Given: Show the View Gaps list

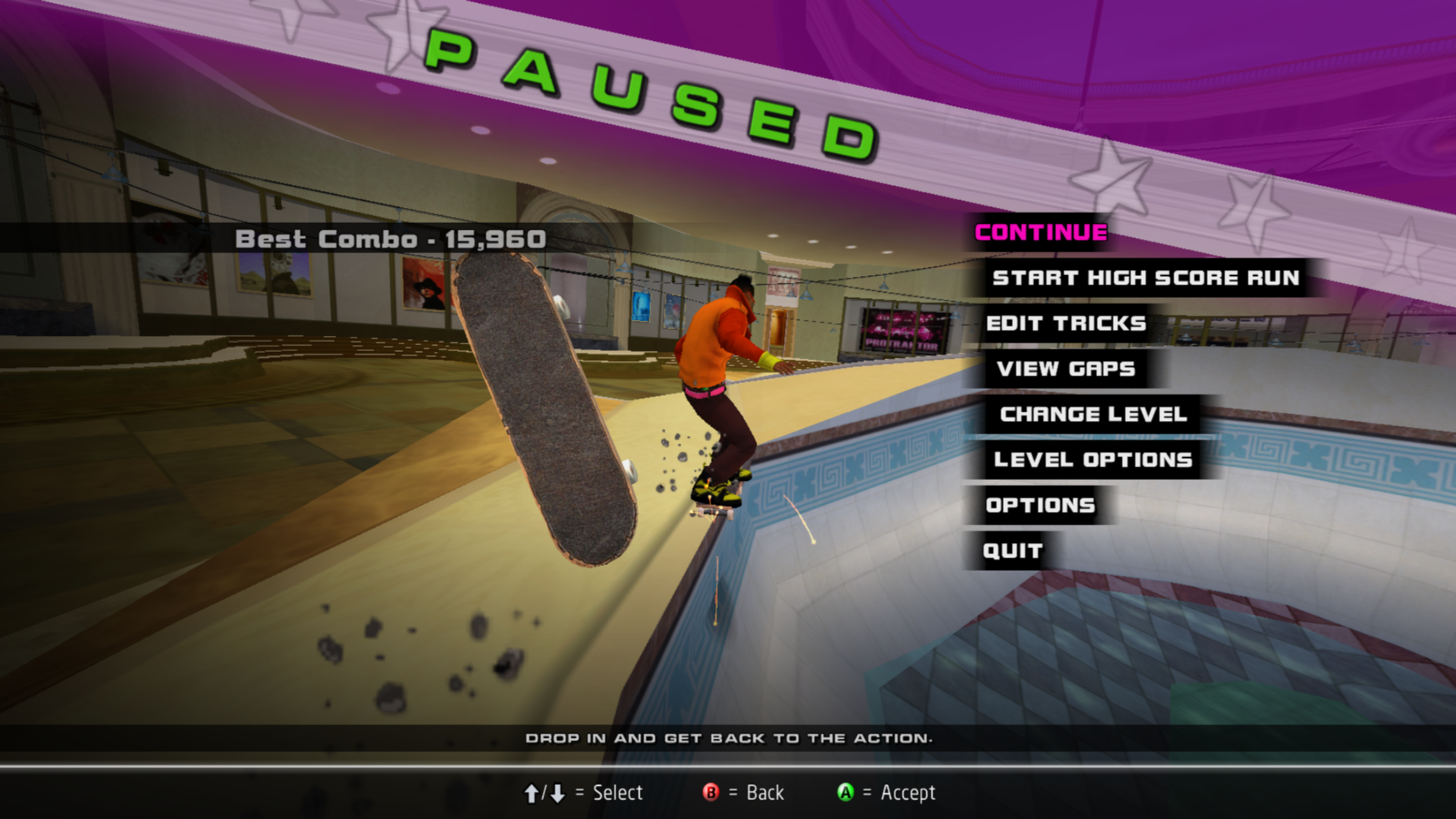Looking at the screenshot, I should coord(1065,369).
